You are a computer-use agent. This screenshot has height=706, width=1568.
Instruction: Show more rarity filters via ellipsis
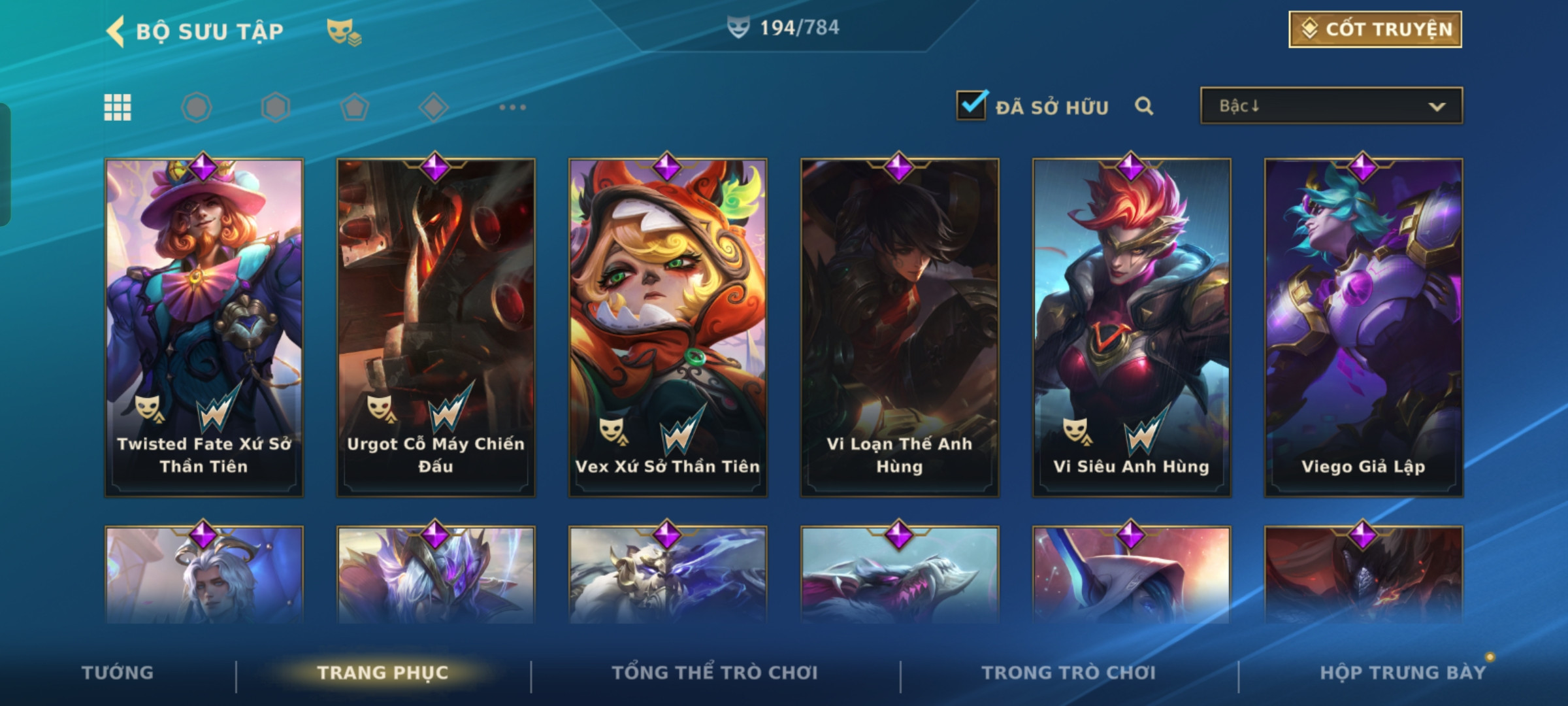click(512, 107)
